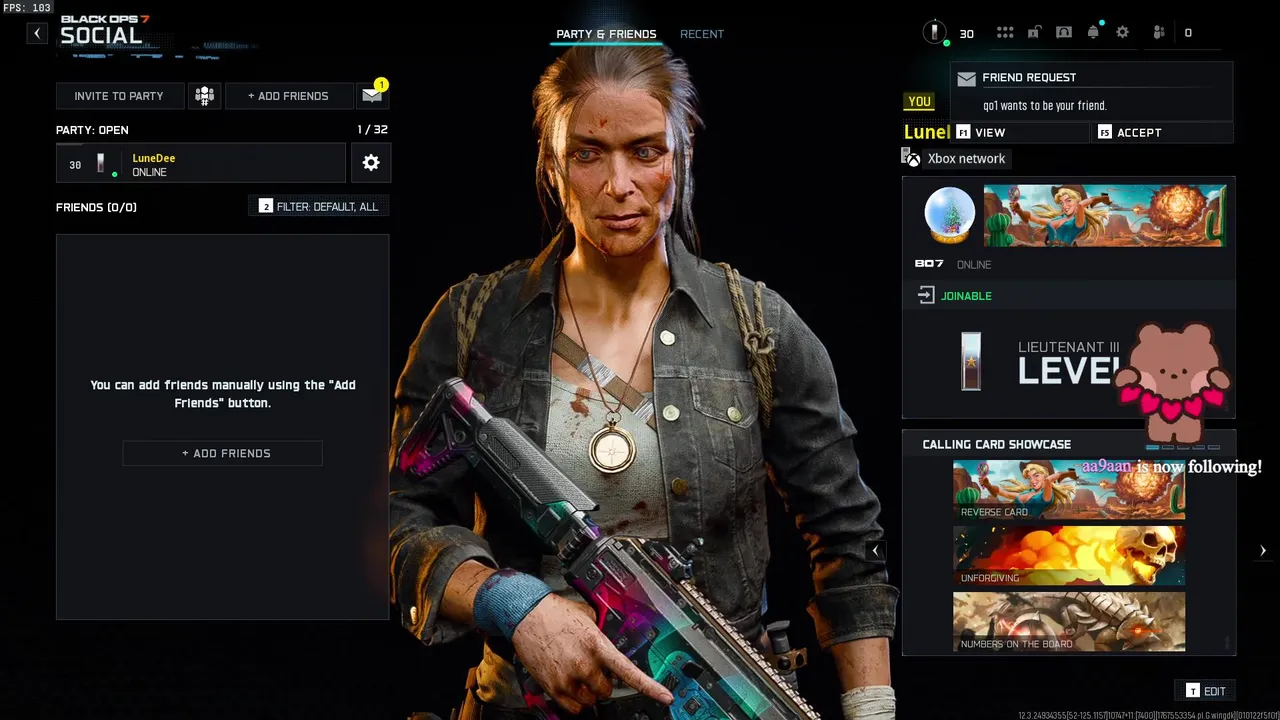Select the Reverse Card calling card
This screenshot has height=720, width=1280.
(1068, 490)
